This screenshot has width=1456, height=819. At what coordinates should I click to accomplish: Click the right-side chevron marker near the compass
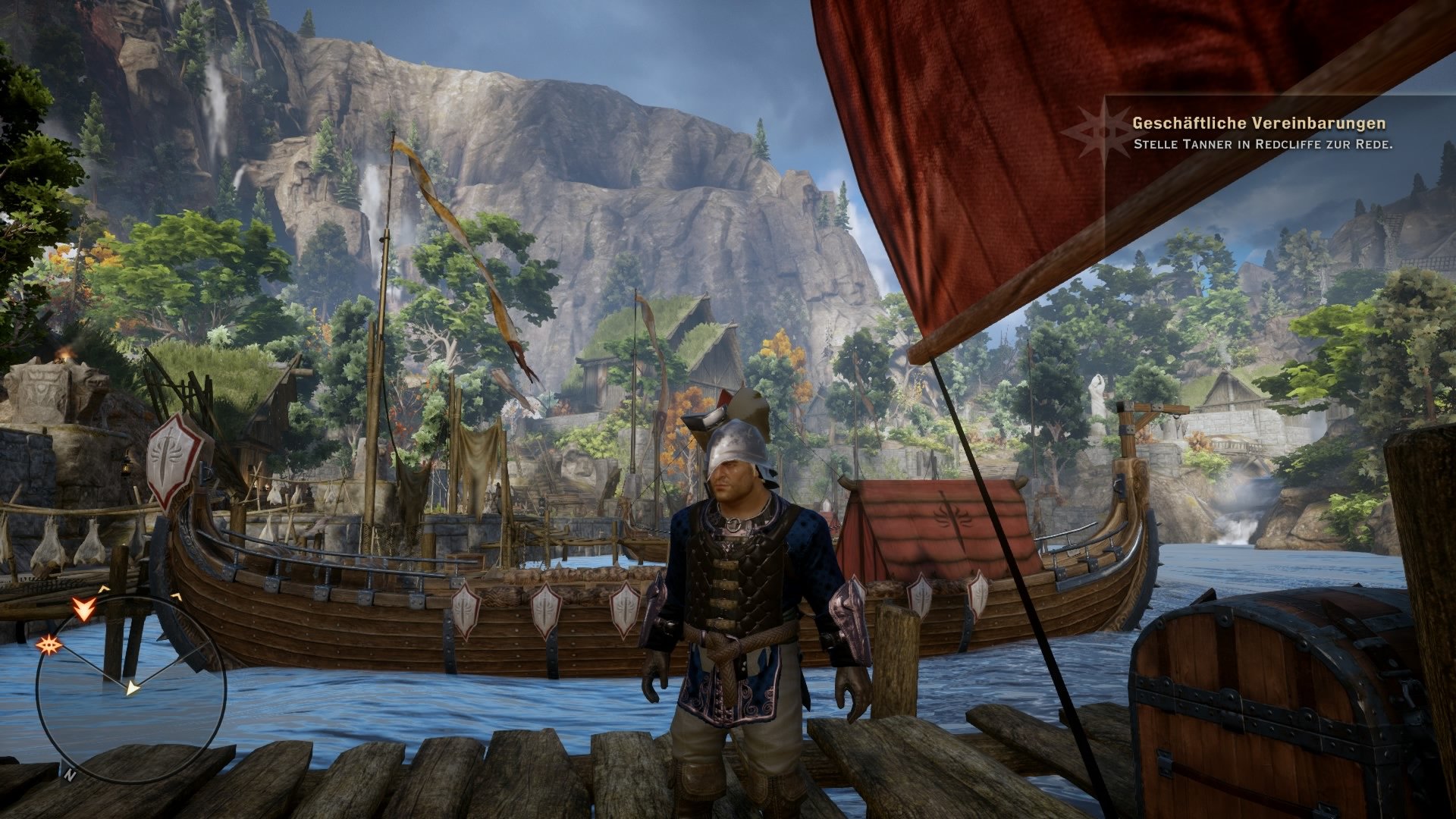(x=176, y=595)
